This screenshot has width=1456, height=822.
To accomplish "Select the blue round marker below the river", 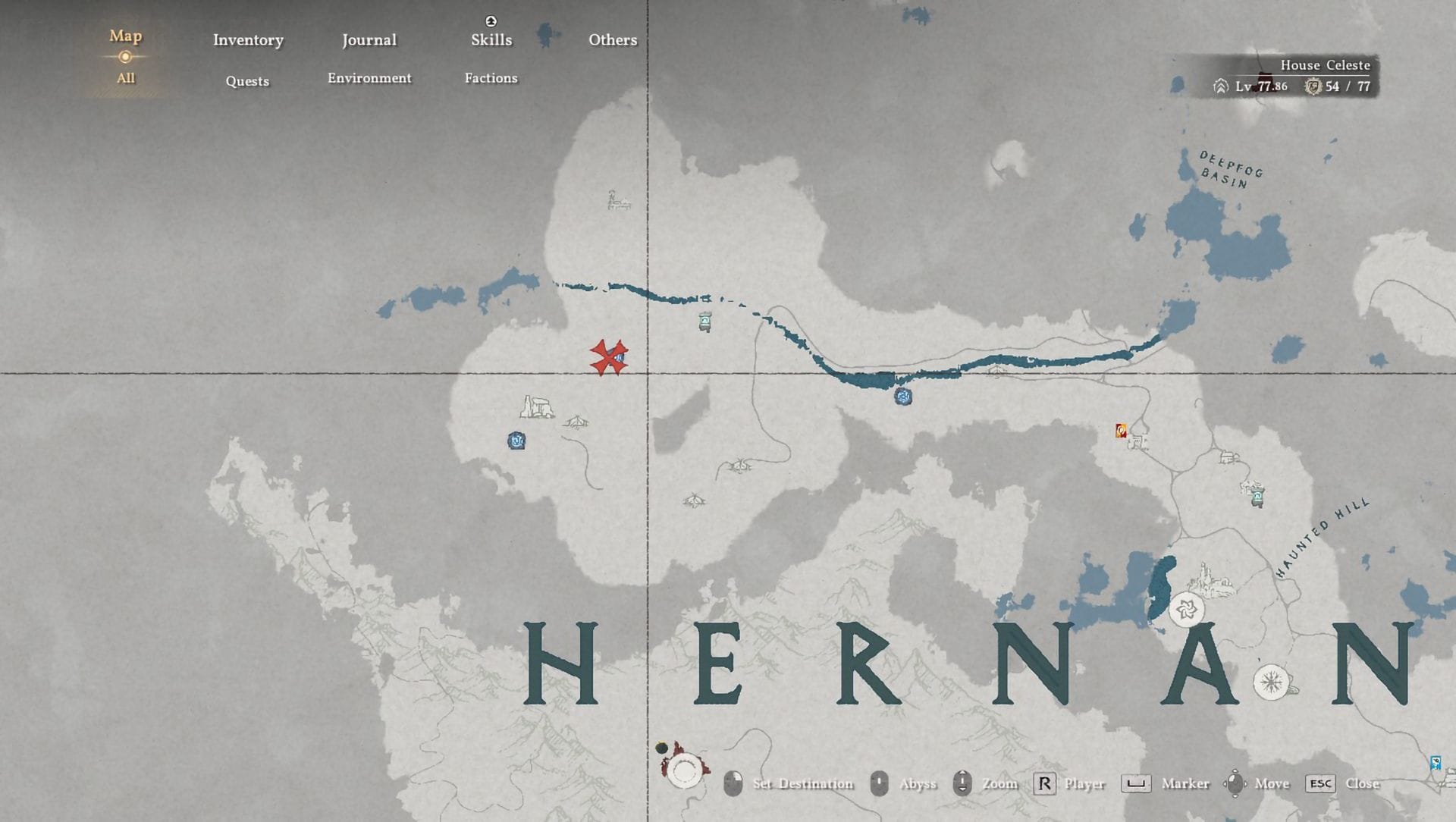I will (902, 396).
